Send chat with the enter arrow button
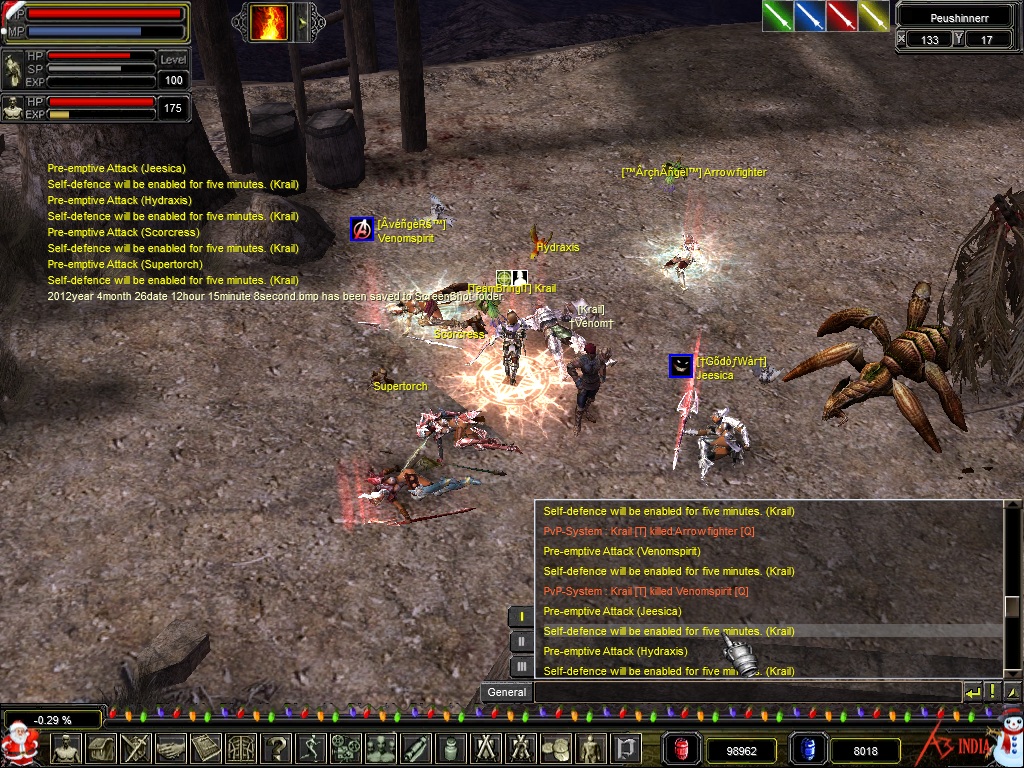The height and width of the screenshot is (768, 1024). [973, 692]
